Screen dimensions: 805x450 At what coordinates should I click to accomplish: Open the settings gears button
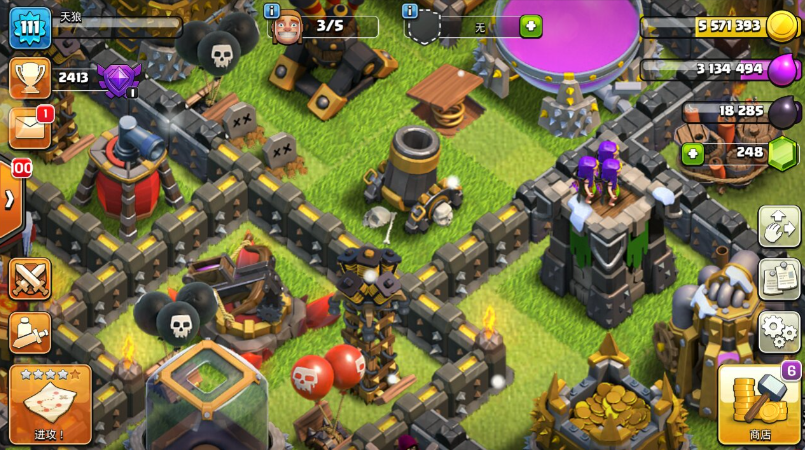tap(779, 331)
